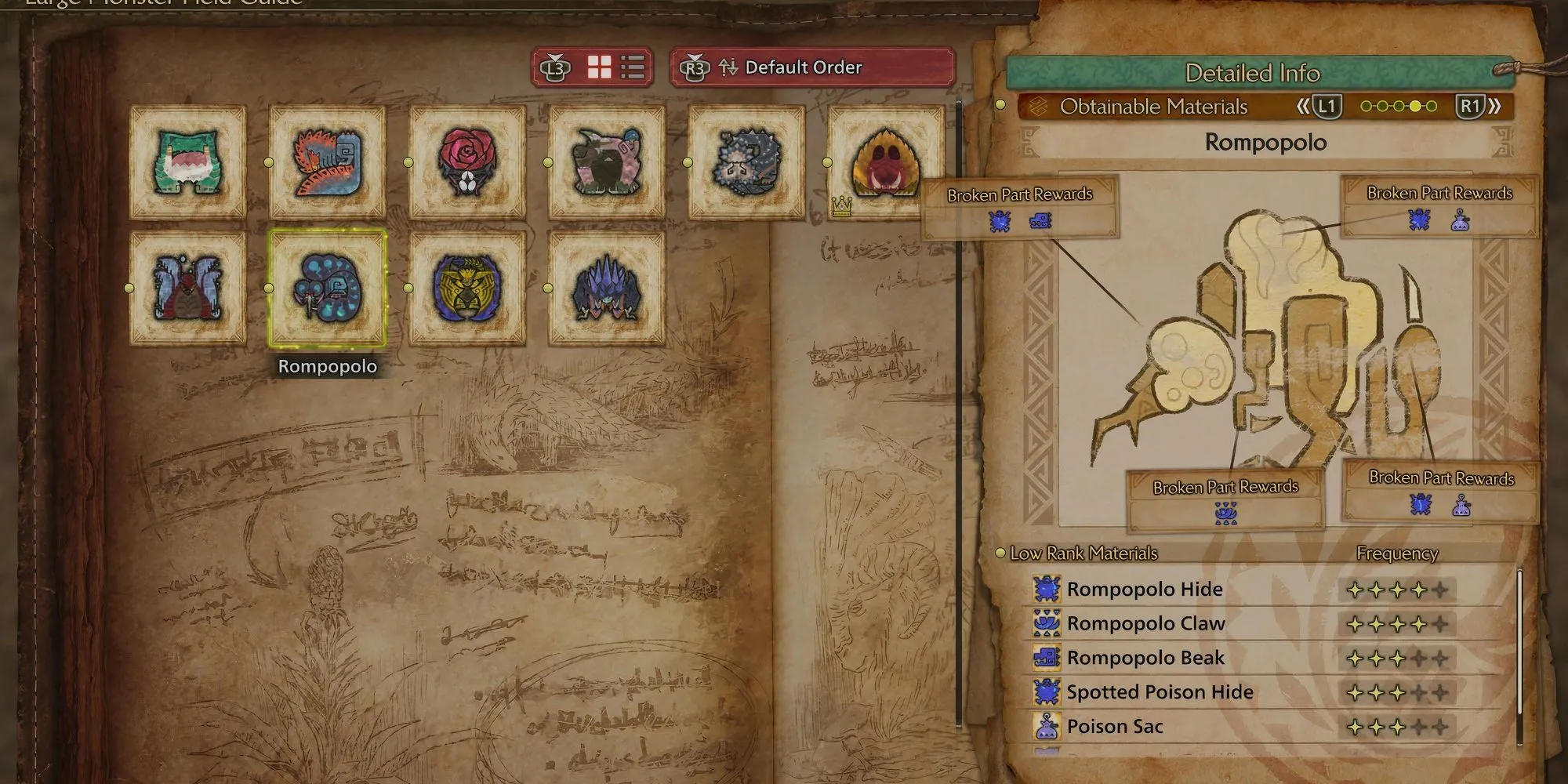Switch to grid view layout

pyautogui.click(x=600, y=67)
